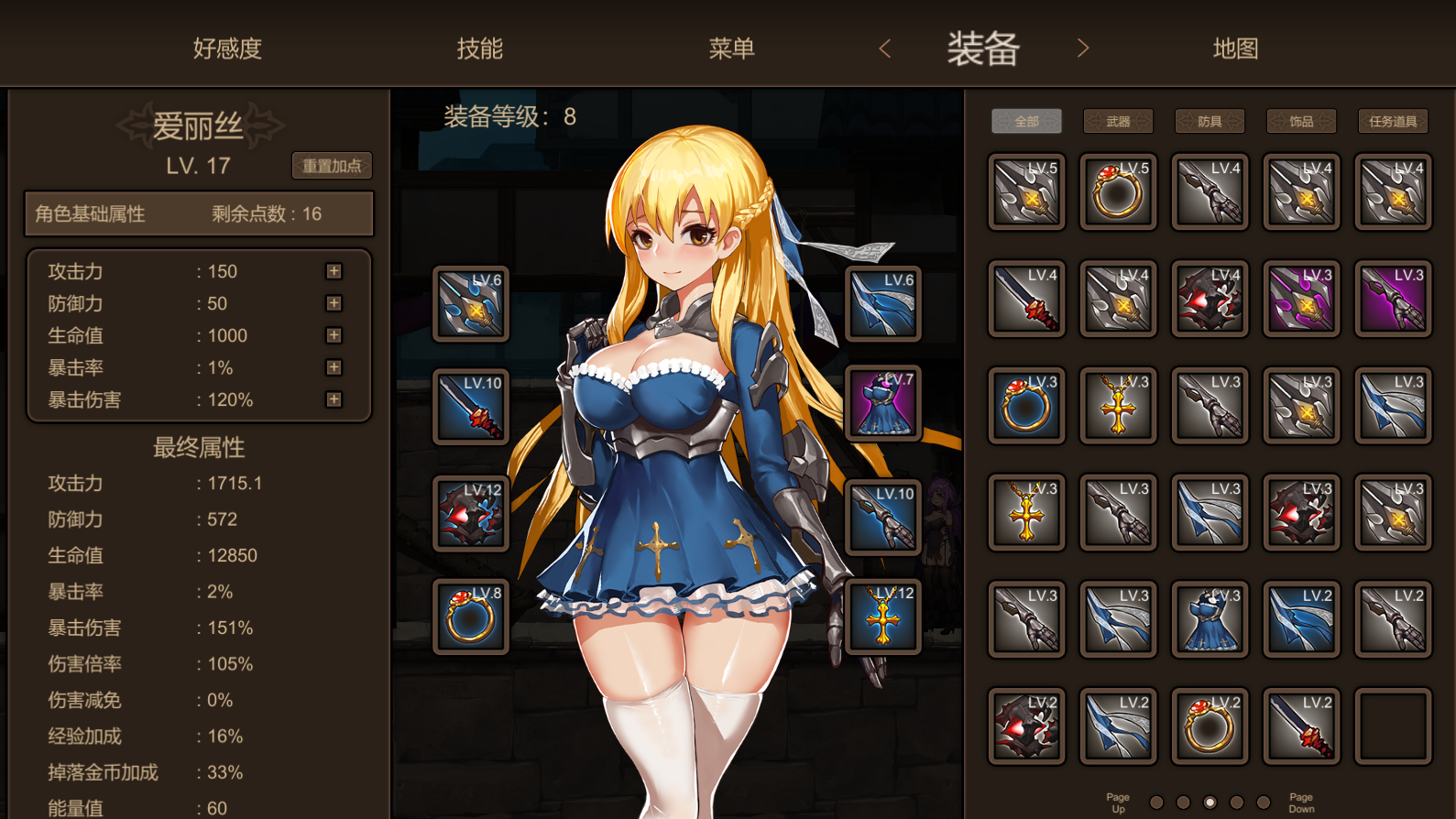Click the right arrow beside 装备

(x=1083, y=49)
